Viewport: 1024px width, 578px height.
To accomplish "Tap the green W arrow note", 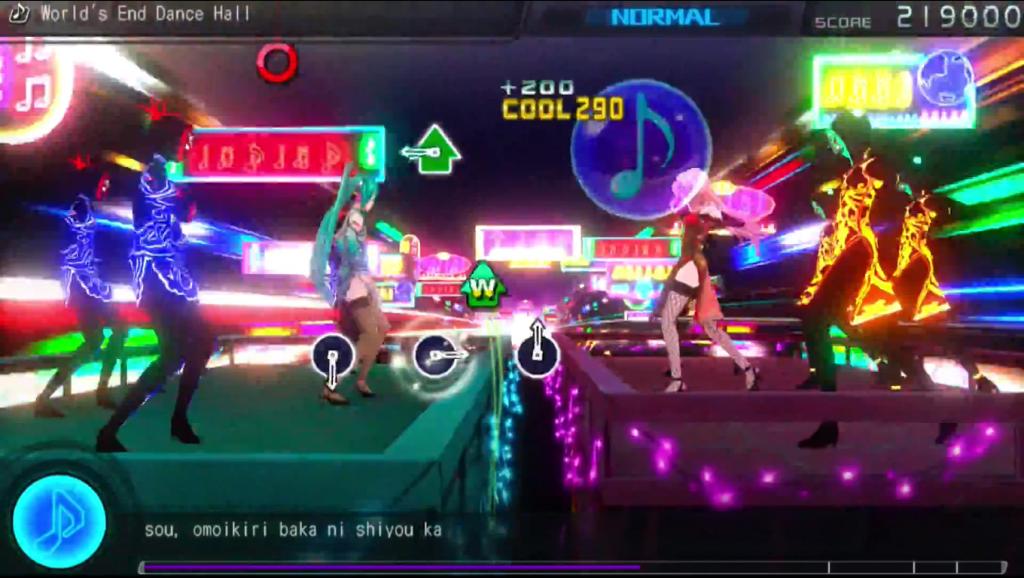I will tap(483, 287).
